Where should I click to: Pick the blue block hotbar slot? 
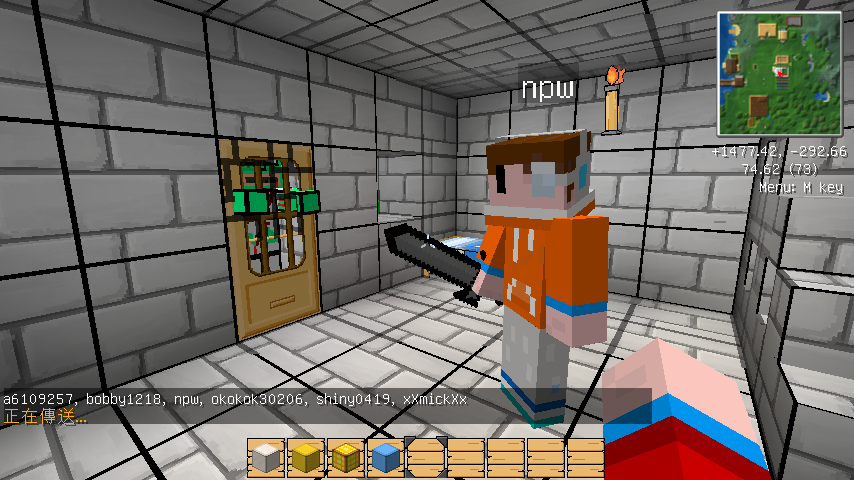(385, 458)
